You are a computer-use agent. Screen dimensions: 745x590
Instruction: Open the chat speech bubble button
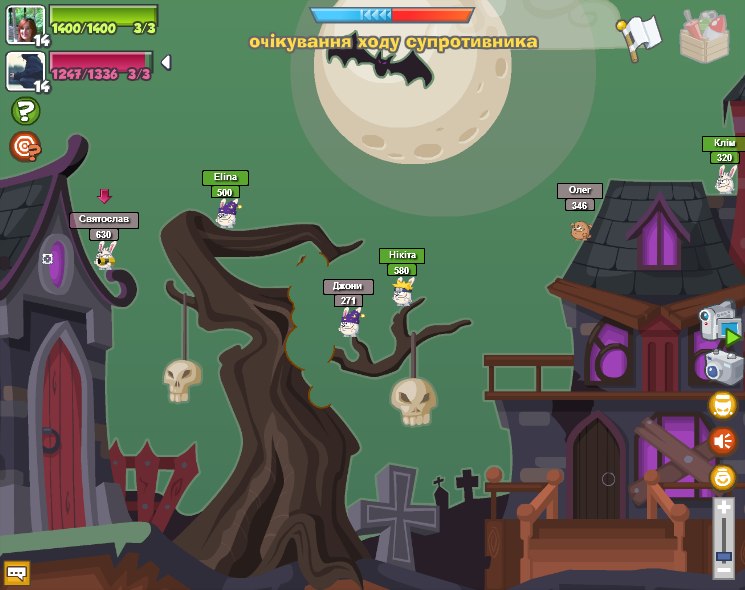(17, 572)
